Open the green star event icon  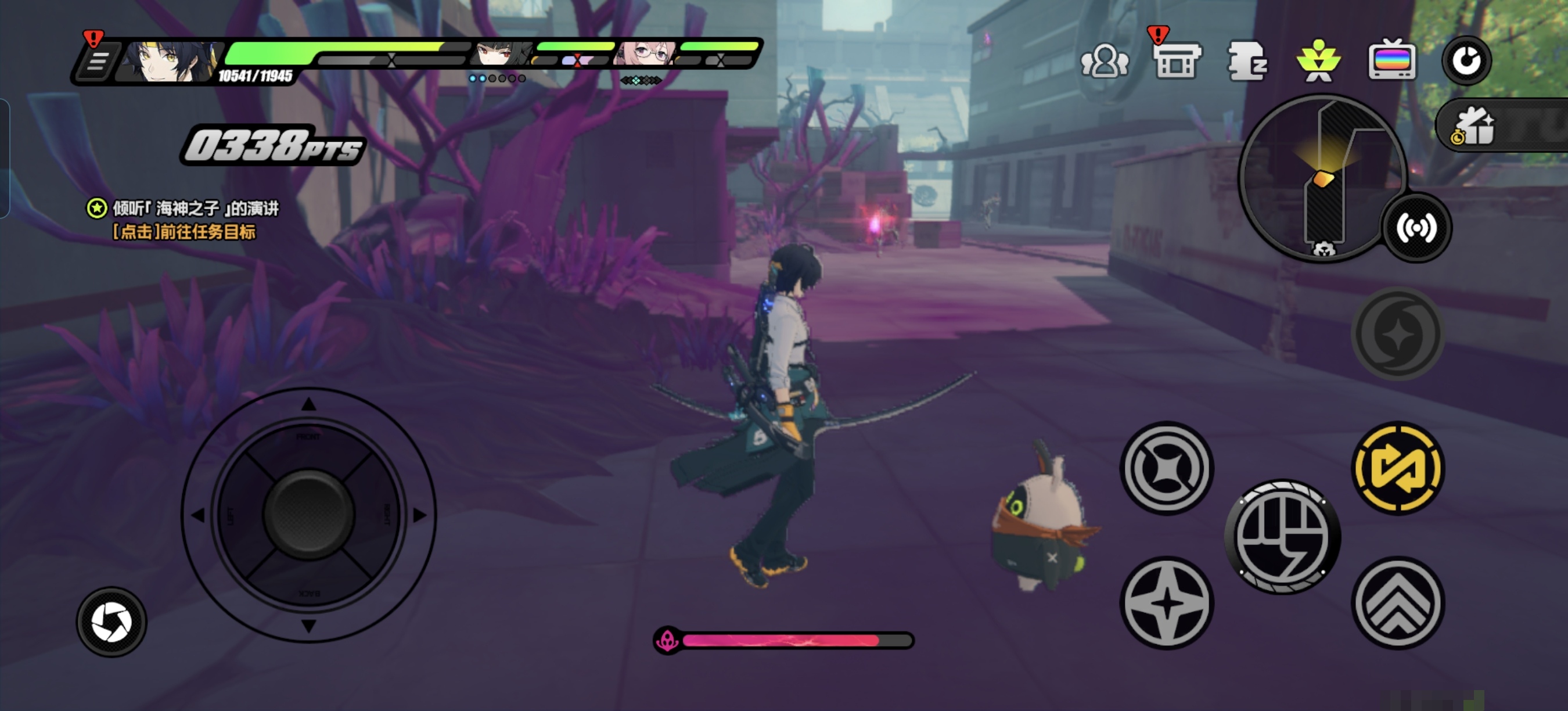point(1318,61)
